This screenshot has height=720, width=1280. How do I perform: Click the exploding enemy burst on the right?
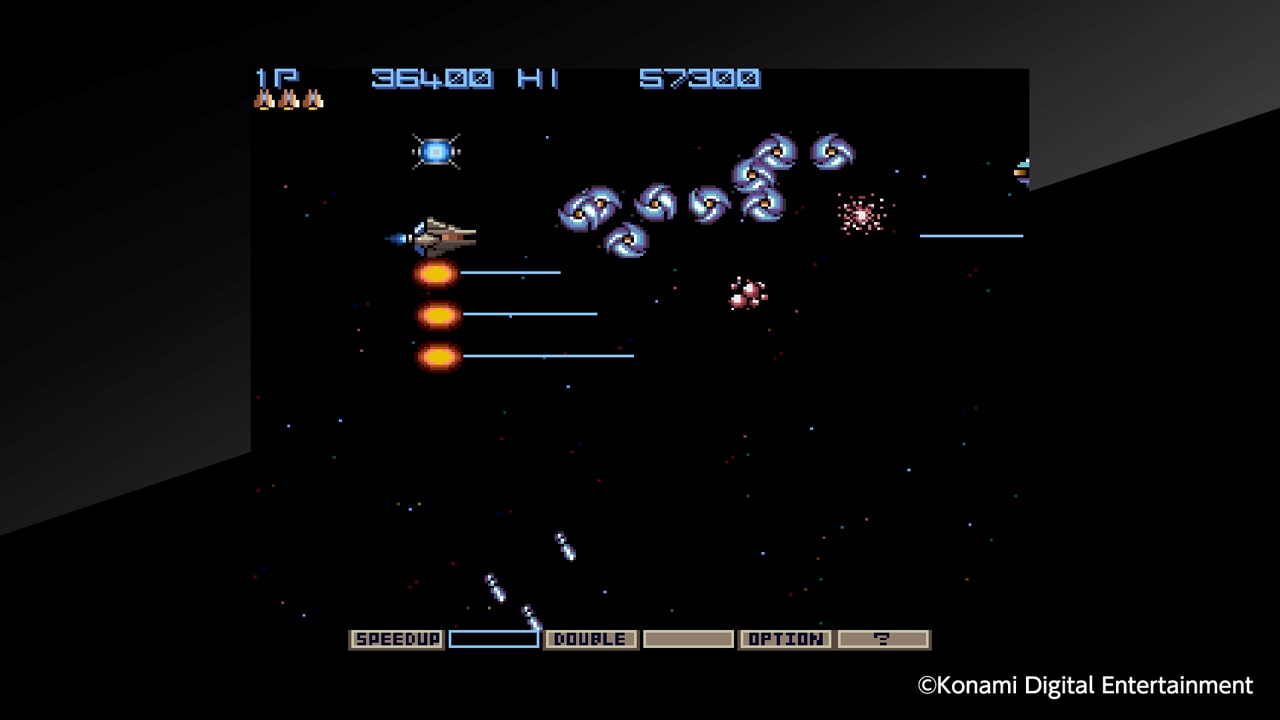pos(862,214)
